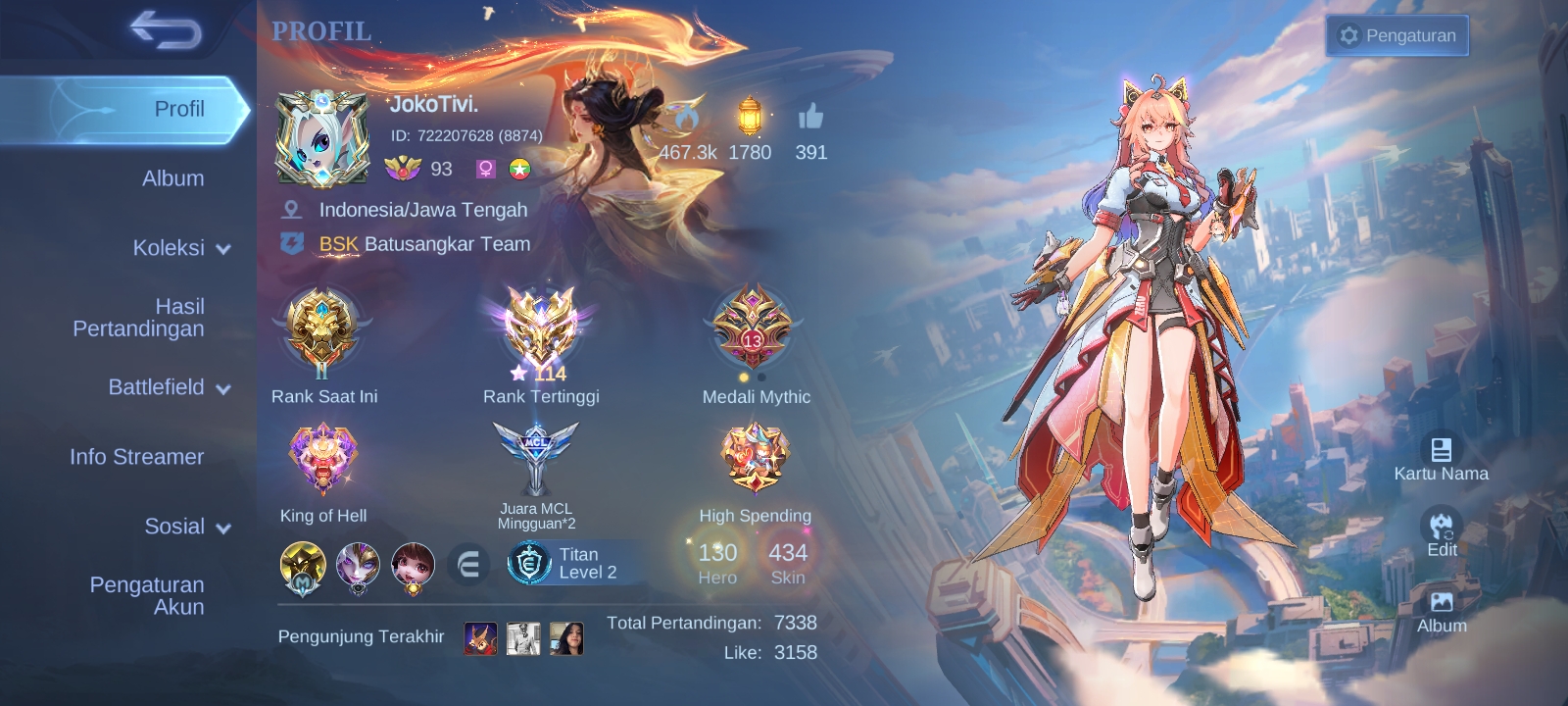Image resolution: width=1568 pixels, height=706 pixels.
Task: Switch to the Profil tab
Action: coord(127,109)
